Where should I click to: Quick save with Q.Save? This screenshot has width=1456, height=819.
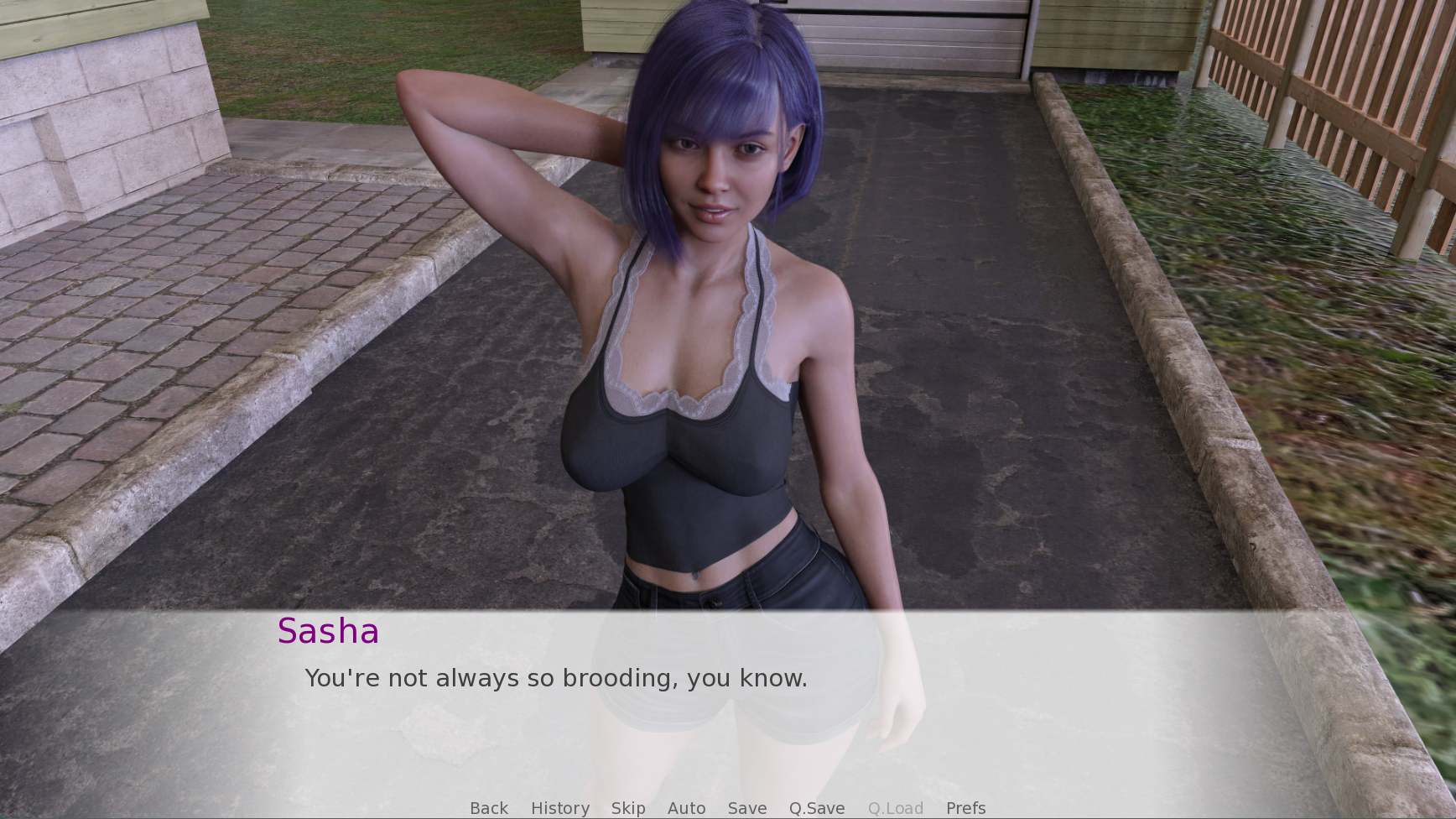(817, 808)
